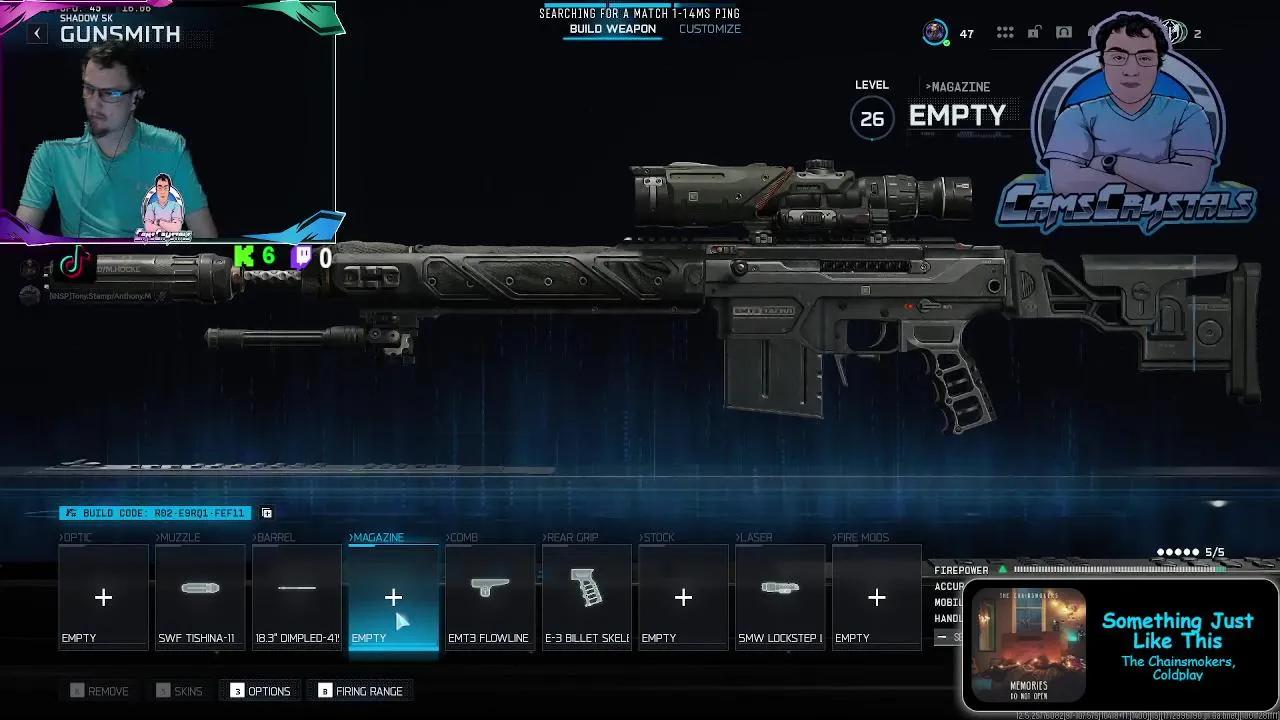Image resolution: width=1280 pixels, height=720 pixels.
Task: Click the CoD Points balance icon showing 47
Action: tap(936, 32)
